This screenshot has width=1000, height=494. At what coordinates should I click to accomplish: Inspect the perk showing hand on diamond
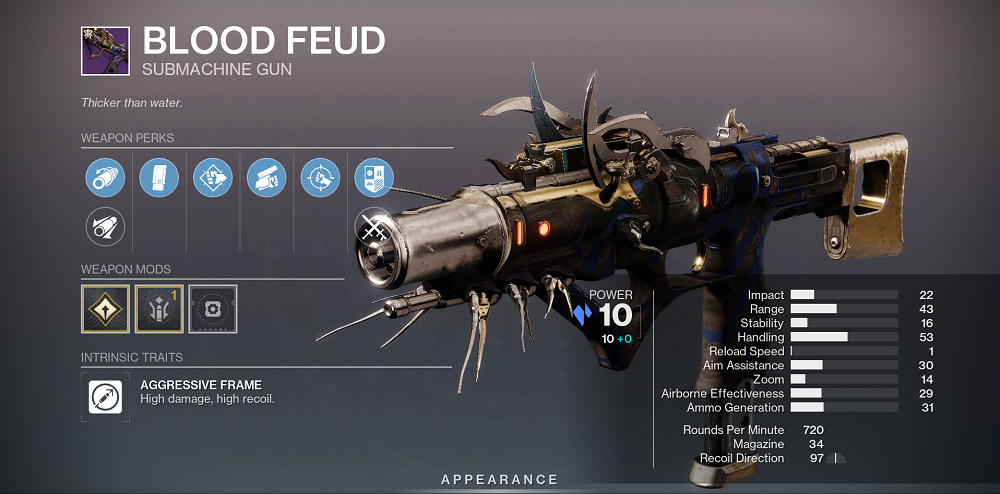pos(213,177)
